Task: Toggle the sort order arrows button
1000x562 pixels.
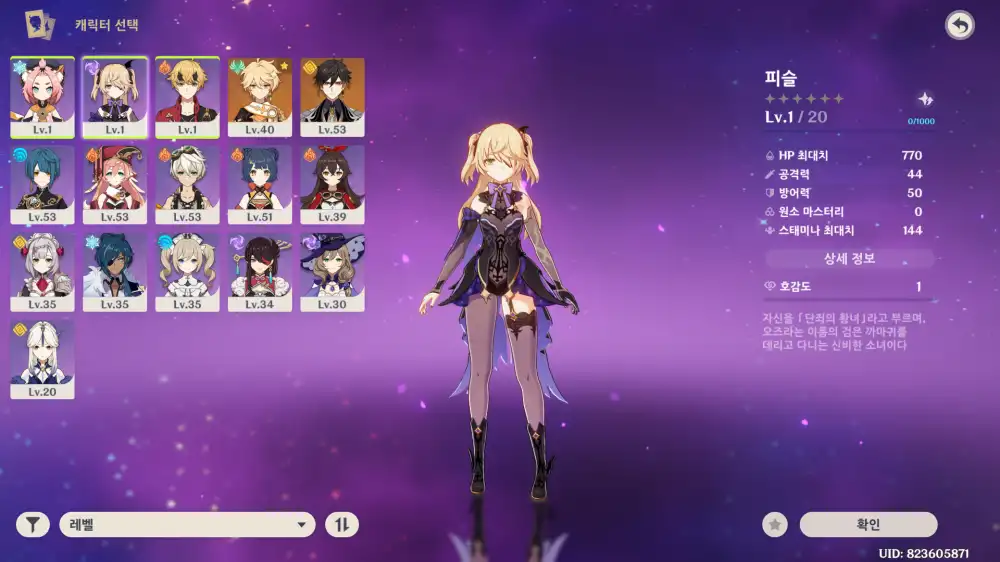Action: point(342,524)
